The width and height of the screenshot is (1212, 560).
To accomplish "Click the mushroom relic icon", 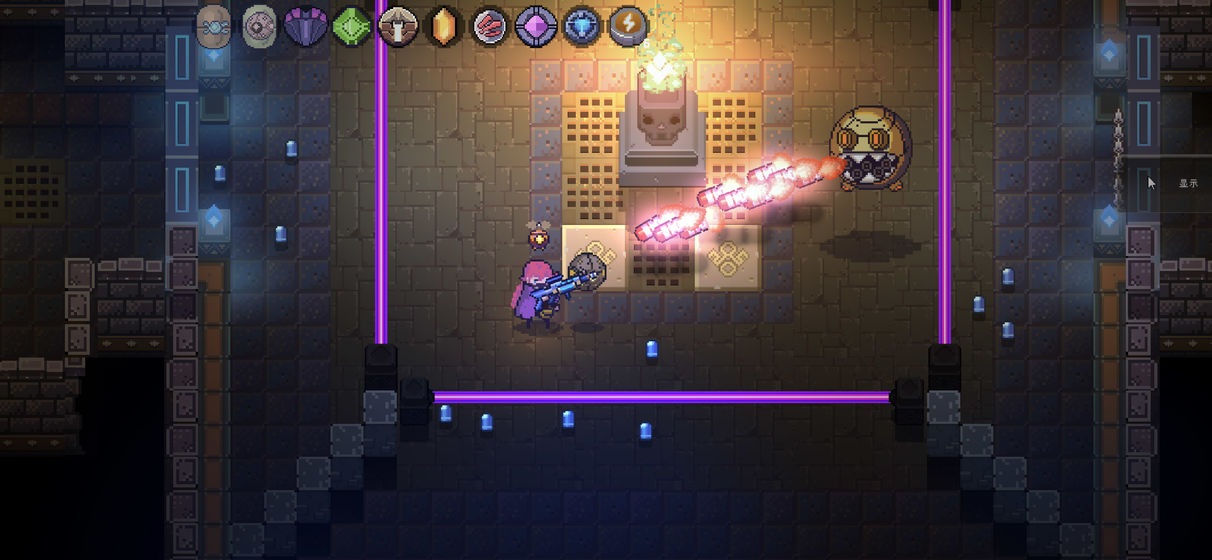I will coord(398,26).
